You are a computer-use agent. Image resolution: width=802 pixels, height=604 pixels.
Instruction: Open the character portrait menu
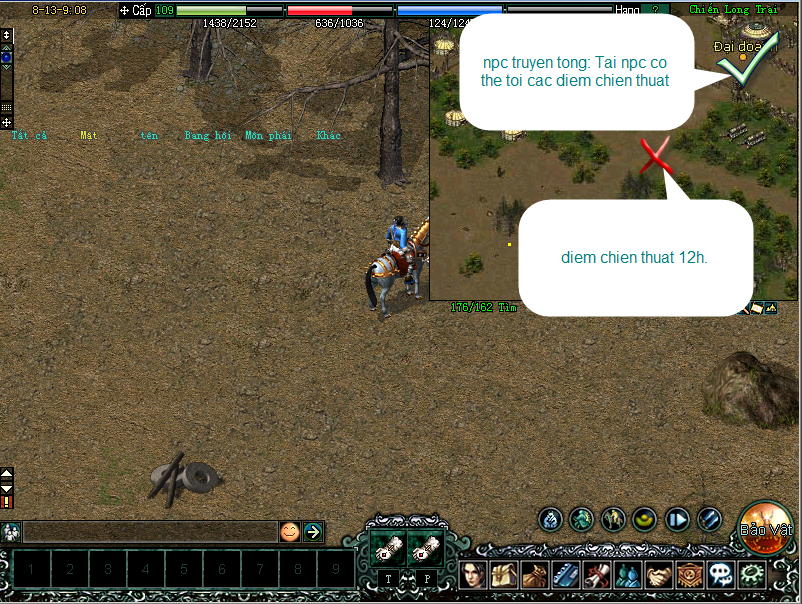pyautogui.click(x=474, y=575)
